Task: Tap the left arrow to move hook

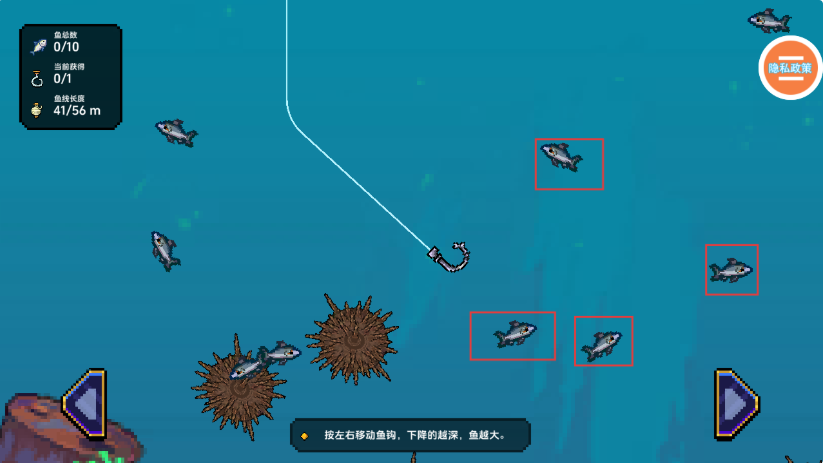Action: [x=85, y=404]
